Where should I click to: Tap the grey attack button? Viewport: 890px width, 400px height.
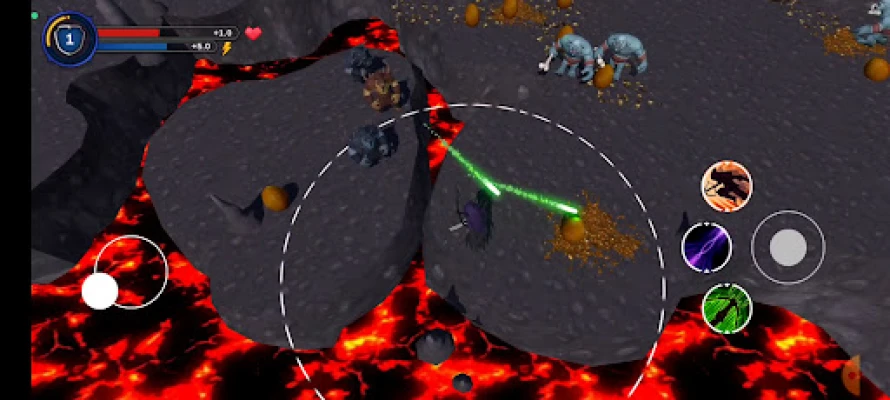point(788,247)
